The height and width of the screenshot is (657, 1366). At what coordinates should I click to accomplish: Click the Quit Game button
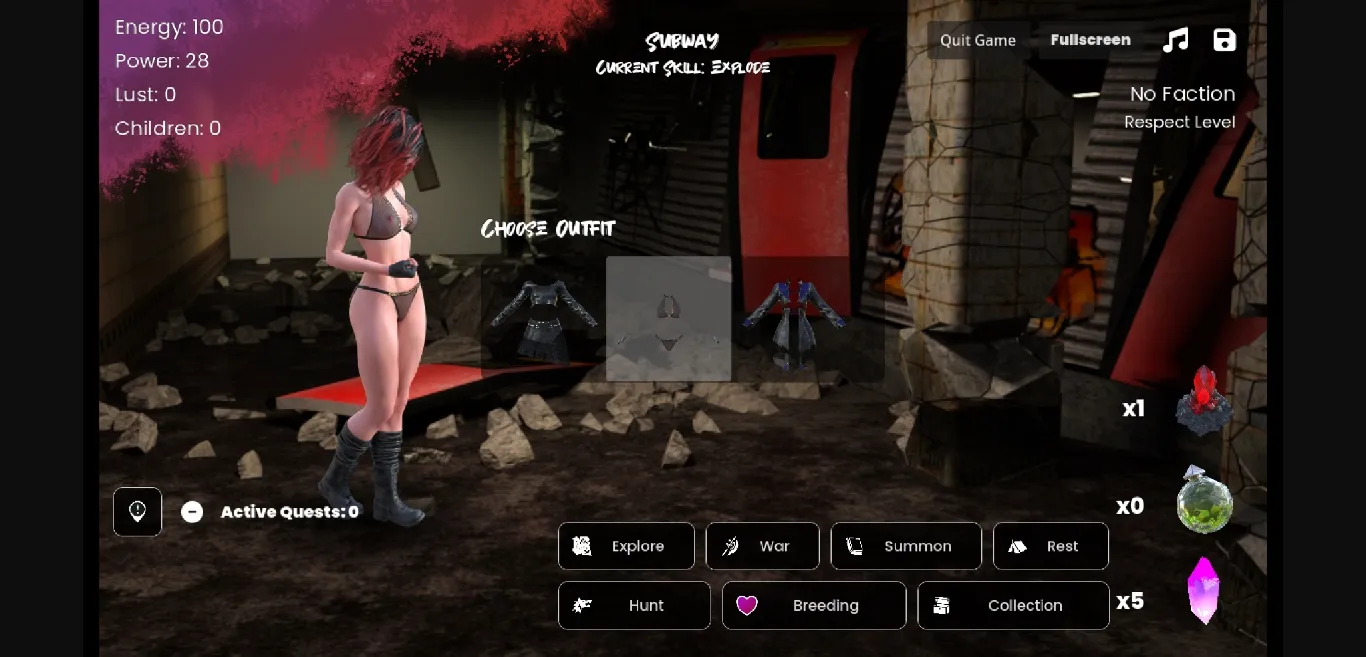pos(977,40)
